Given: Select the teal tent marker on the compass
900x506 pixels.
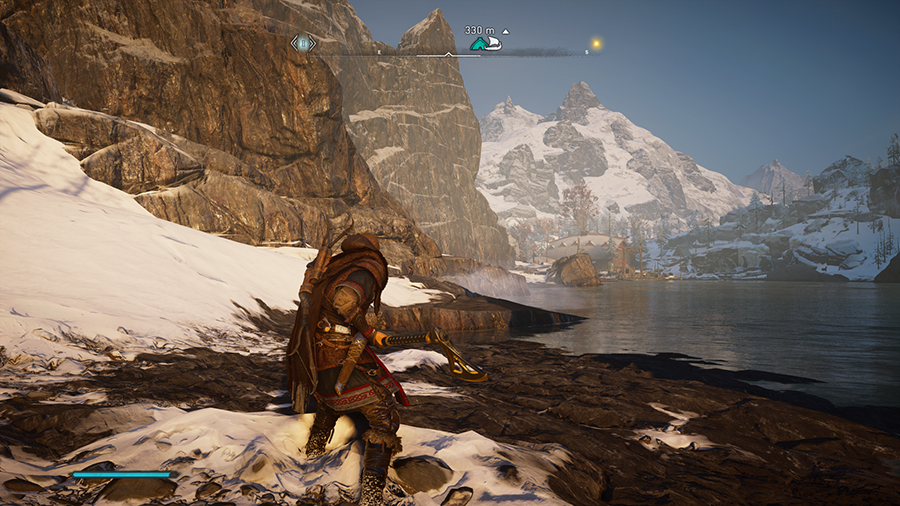Looking at the screenshot, I should coord(479,44).
